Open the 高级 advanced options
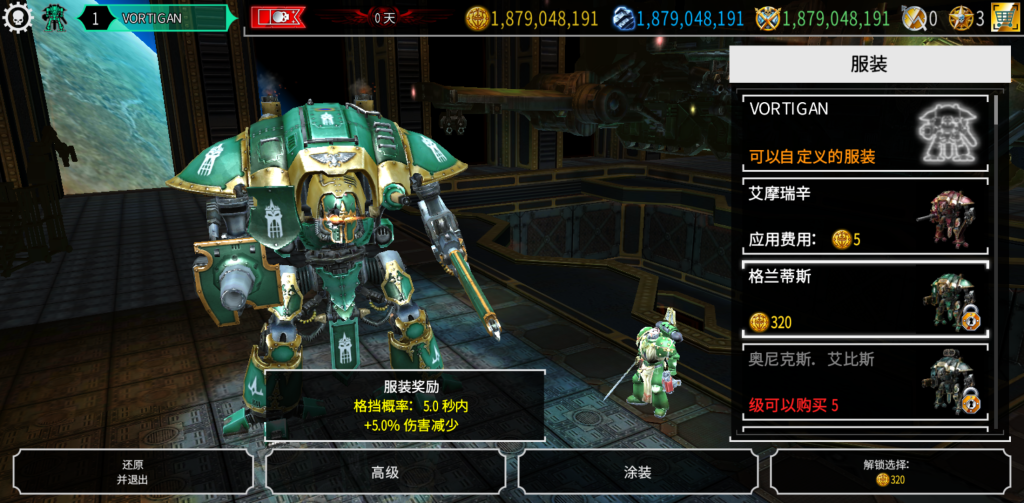 (385, 472)
